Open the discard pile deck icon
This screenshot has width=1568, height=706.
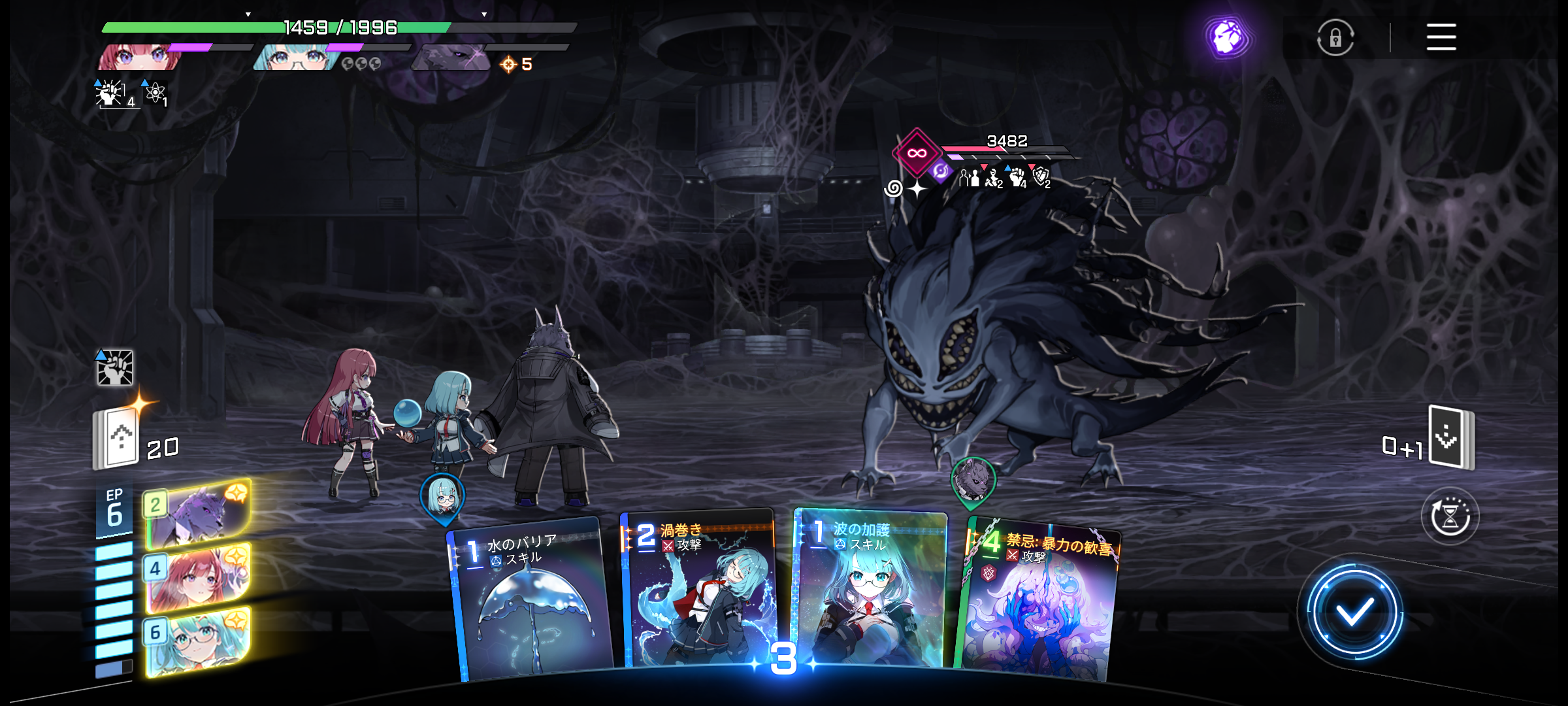pyautogui.click(x=1450, y=437)
